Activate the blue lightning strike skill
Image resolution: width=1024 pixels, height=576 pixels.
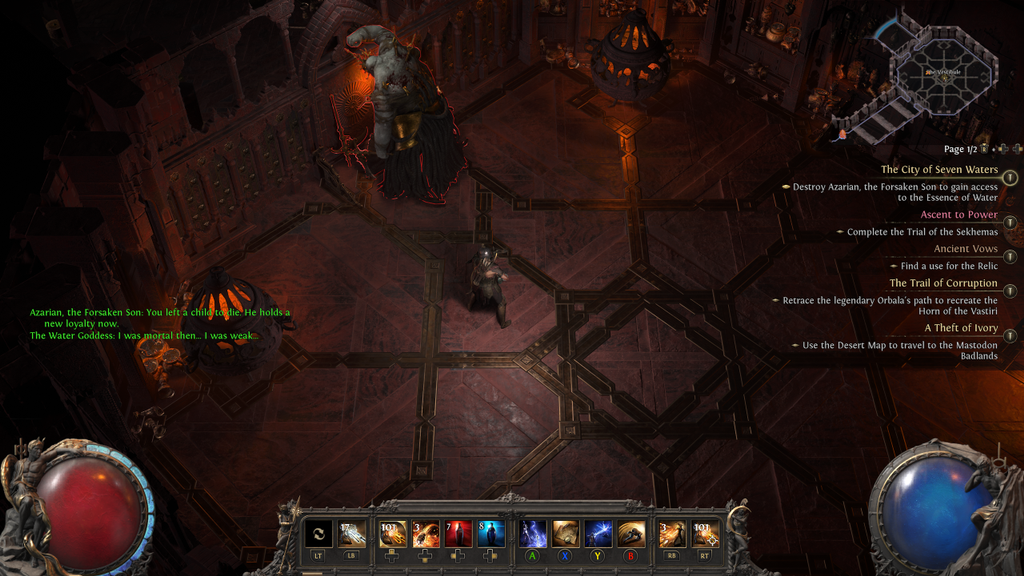pos(598,534)
